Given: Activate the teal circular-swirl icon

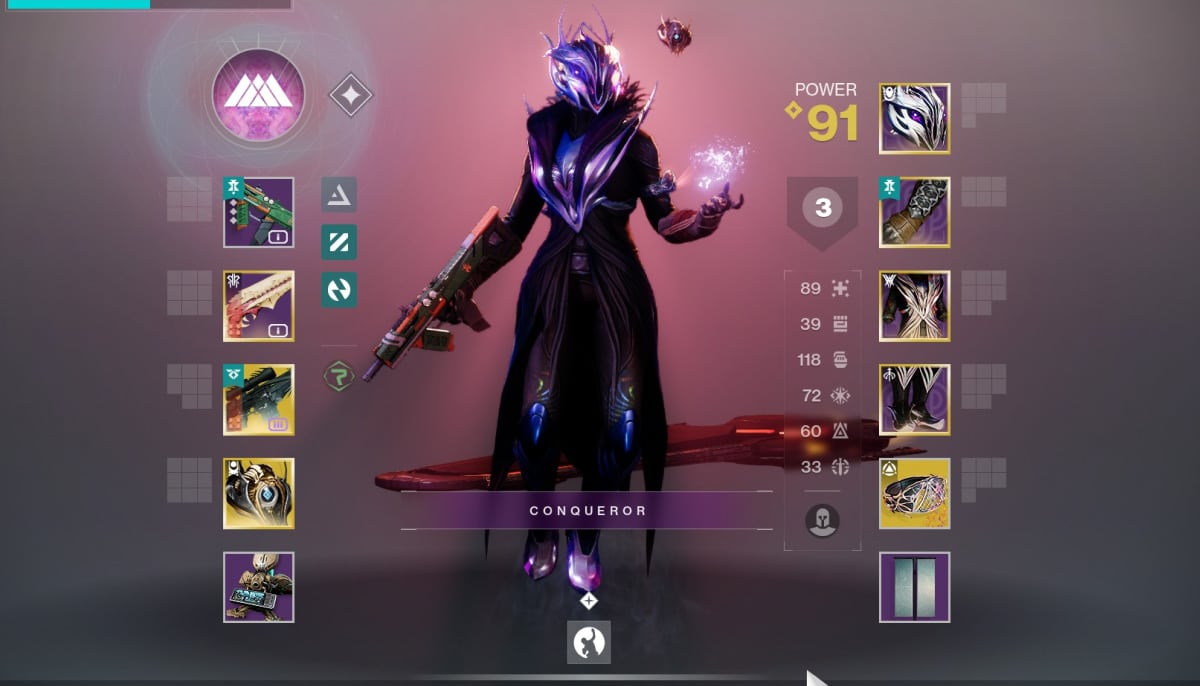Looking at the screenshot, I should 339,290.
